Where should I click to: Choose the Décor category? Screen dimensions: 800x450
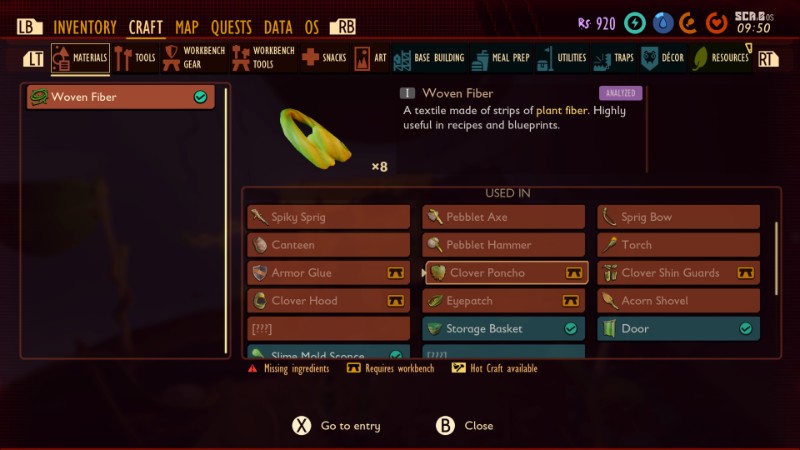[663, 58]
